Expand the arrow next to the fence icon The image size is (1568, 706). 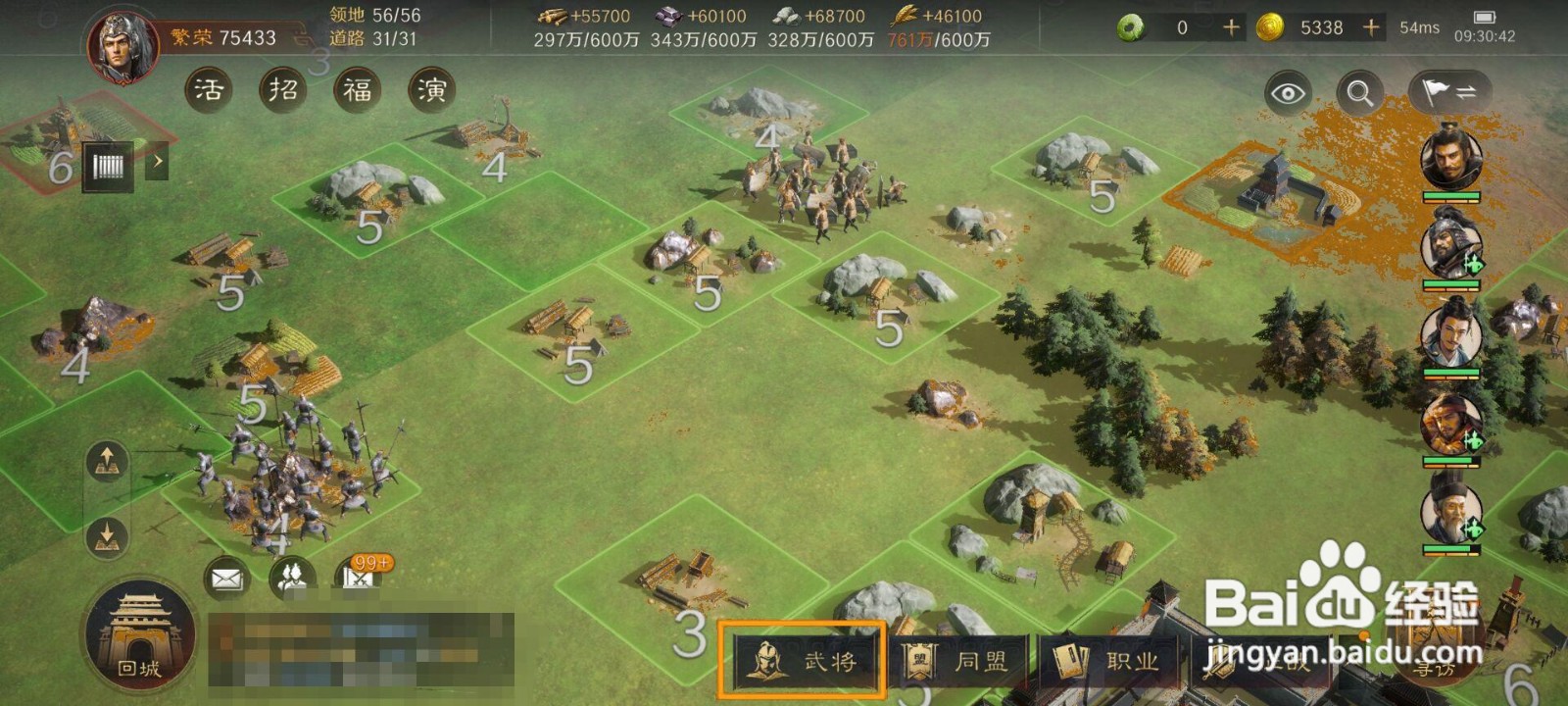pos(157,162)
